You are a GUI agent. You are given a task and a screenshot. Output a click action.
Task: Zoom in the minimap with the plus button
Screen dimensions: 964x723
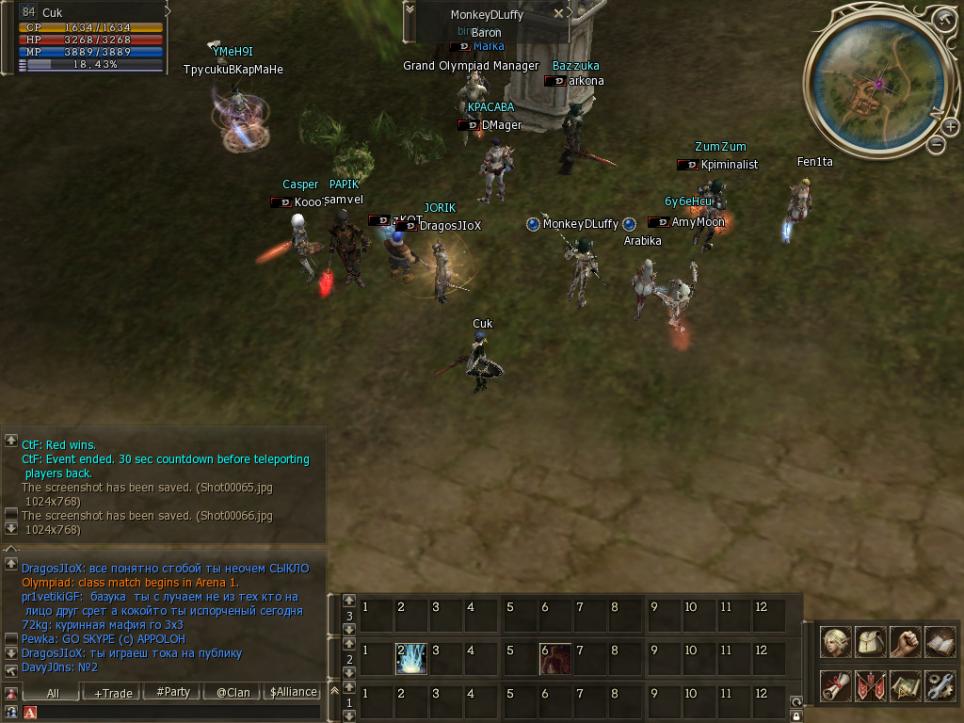tap(950, 127)
